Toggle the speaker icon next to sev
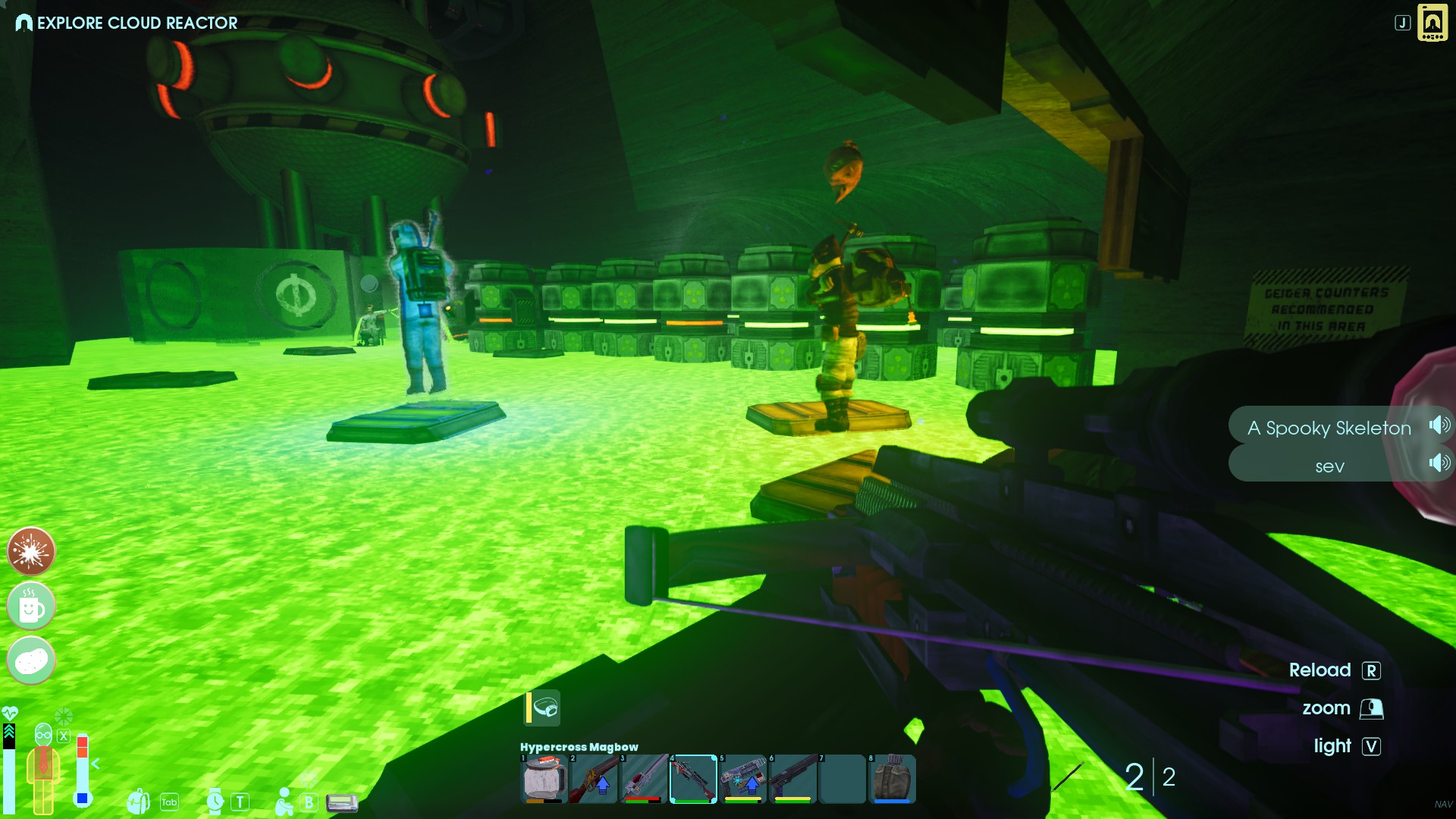Viewport: 1456px width, 819px height. coord(1439,463)
